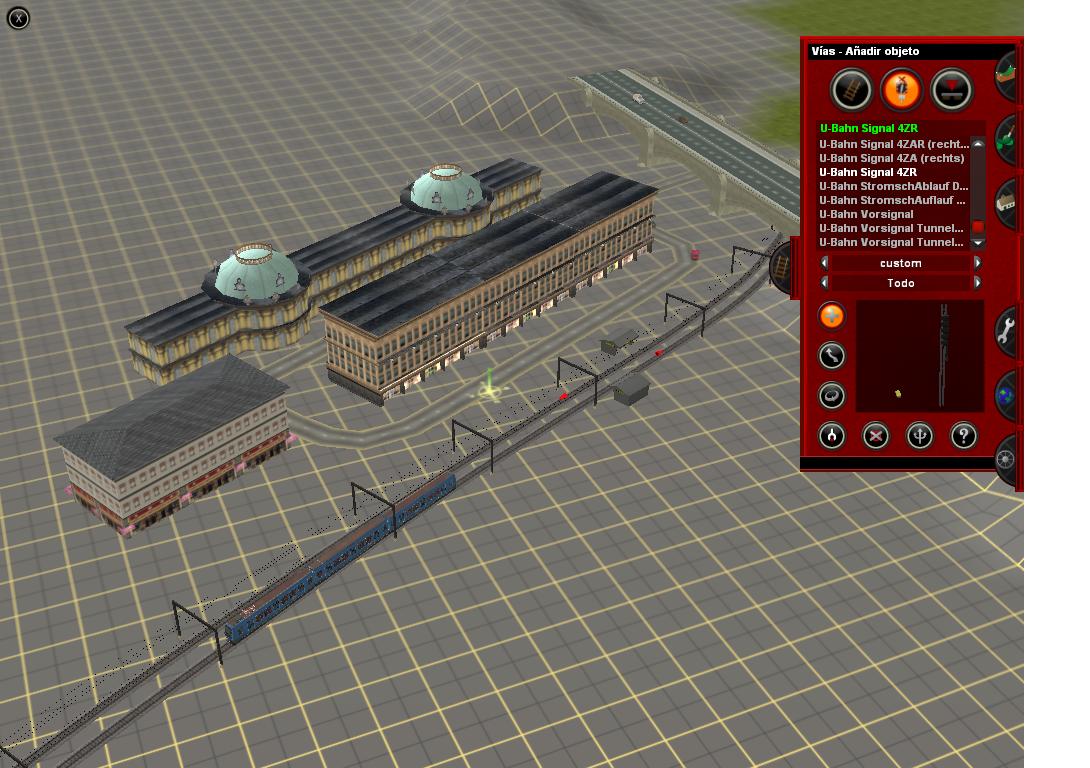Open the track mark mode tab
This screenshot has width=1090, height=768.
coord(951,90)
